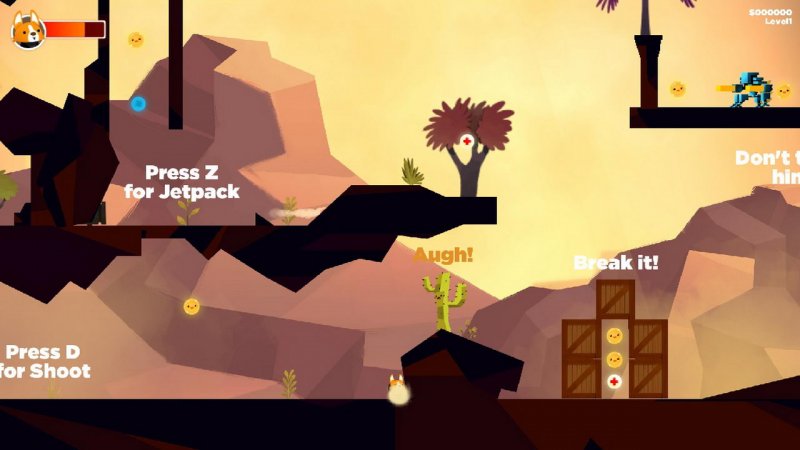
Task: Click the corgi character portrait icon
Action: pos(28,31)
